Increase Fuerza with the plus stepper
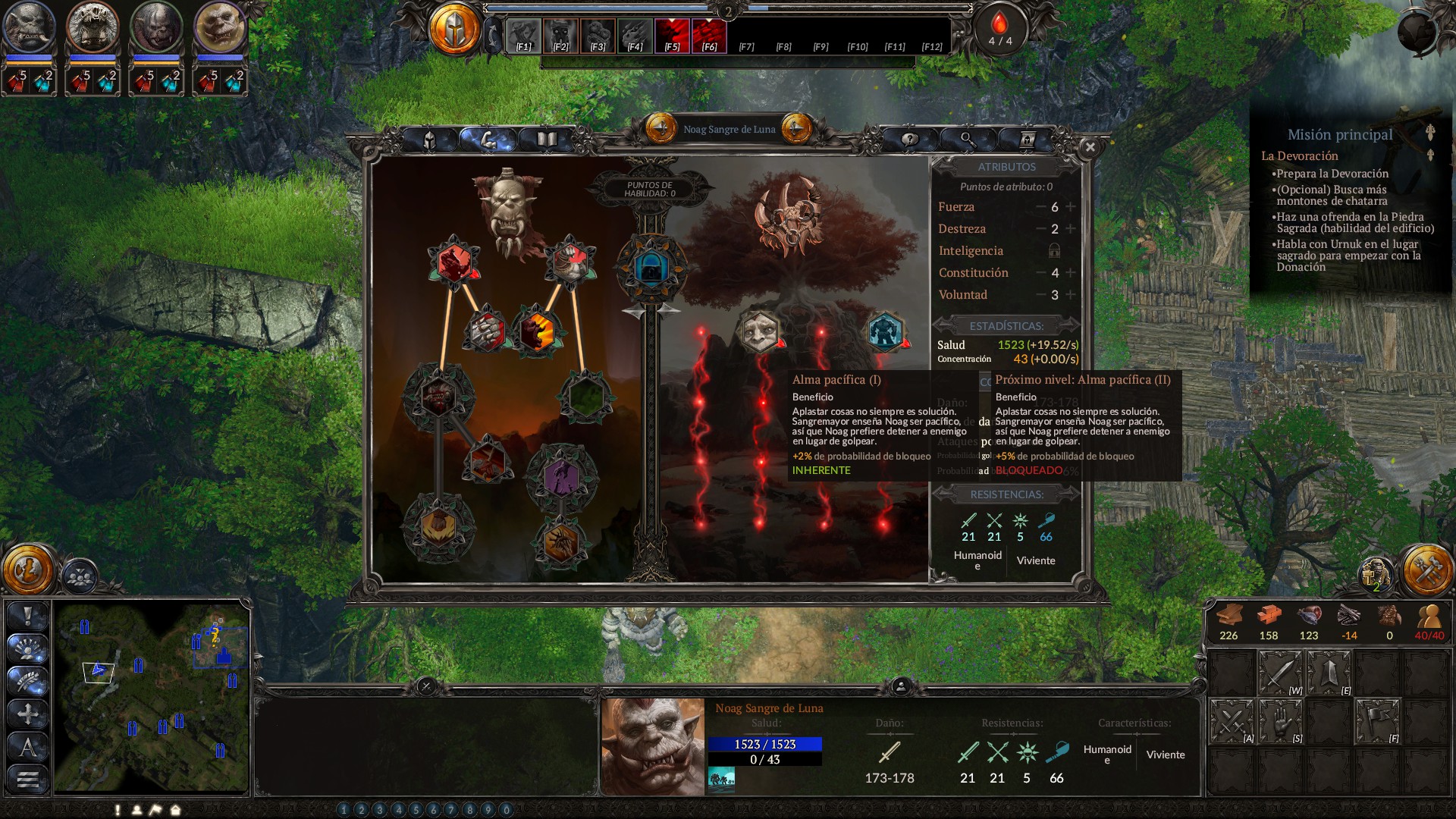This screenshot has width=1456, height=819. (1070, 206)
